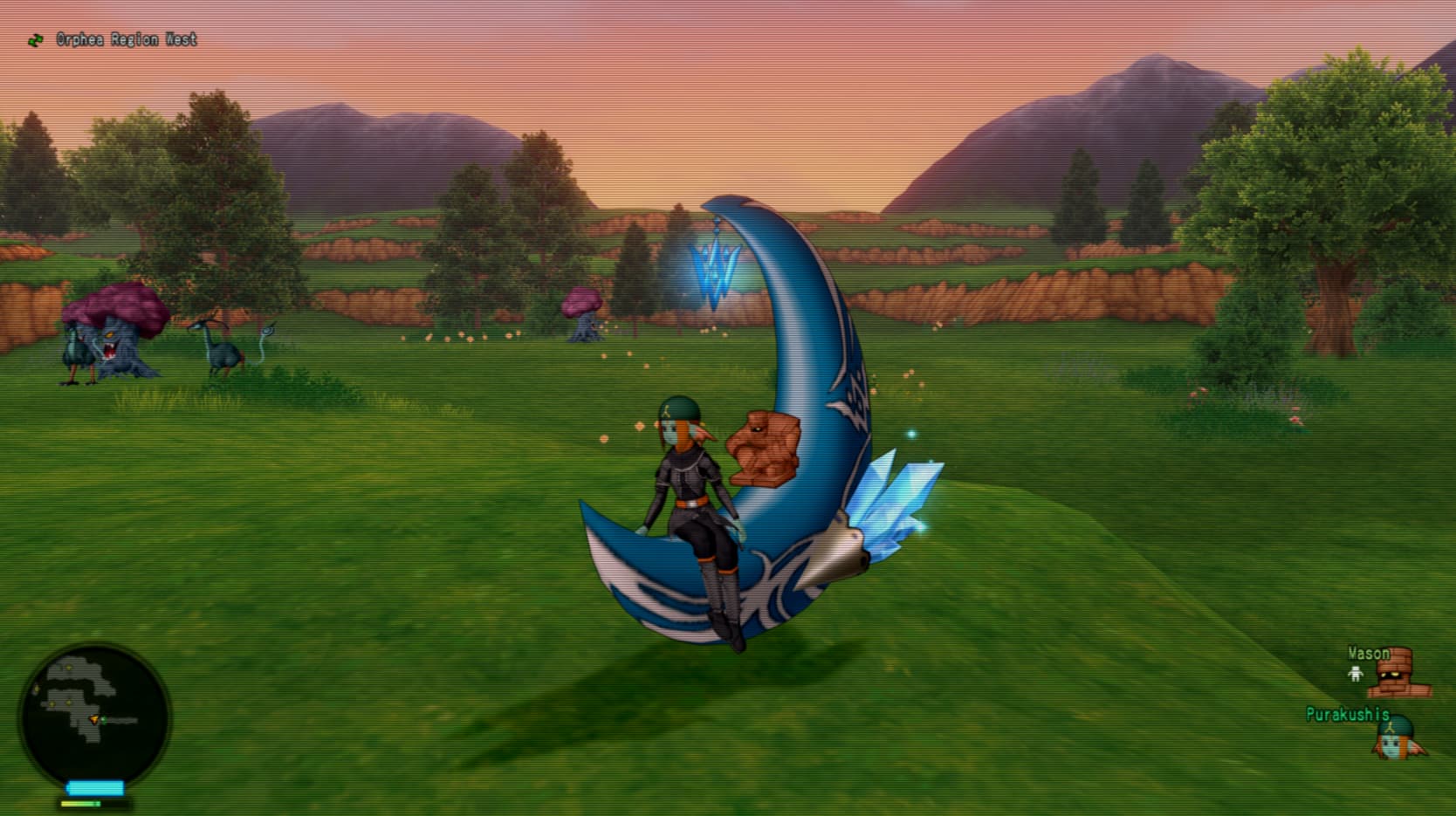Select party member Vason's portrait

[x=1402, y=673]
